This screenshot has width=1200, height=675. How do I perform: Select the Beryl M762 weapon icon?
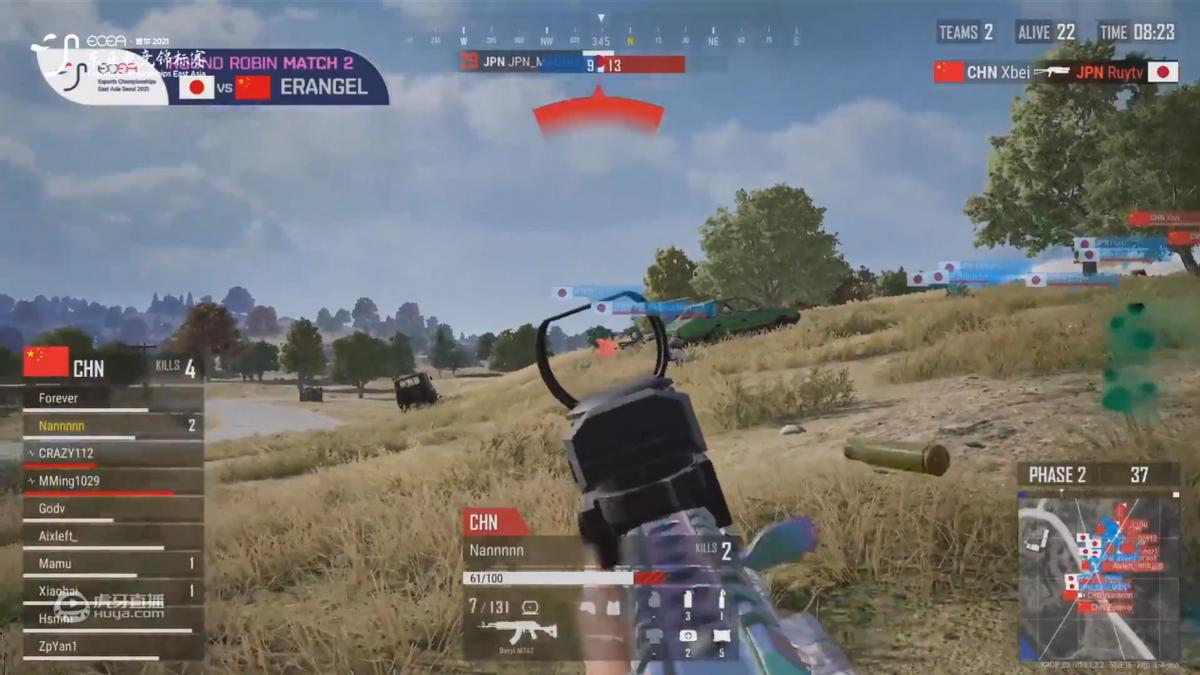[x=517, y=632]
